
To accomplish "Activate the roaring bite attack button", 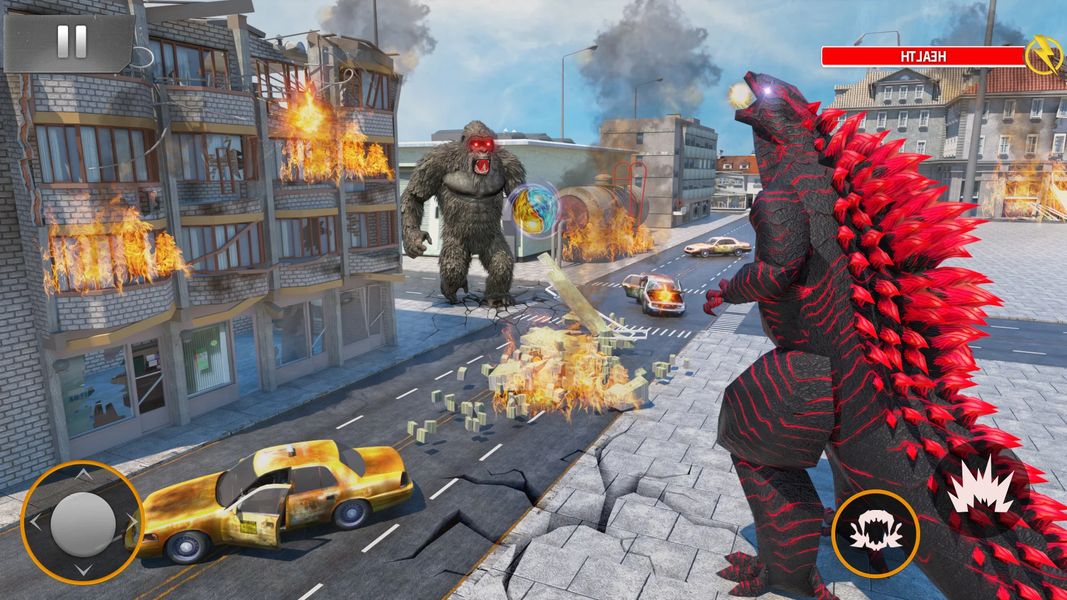I will 876,533.
